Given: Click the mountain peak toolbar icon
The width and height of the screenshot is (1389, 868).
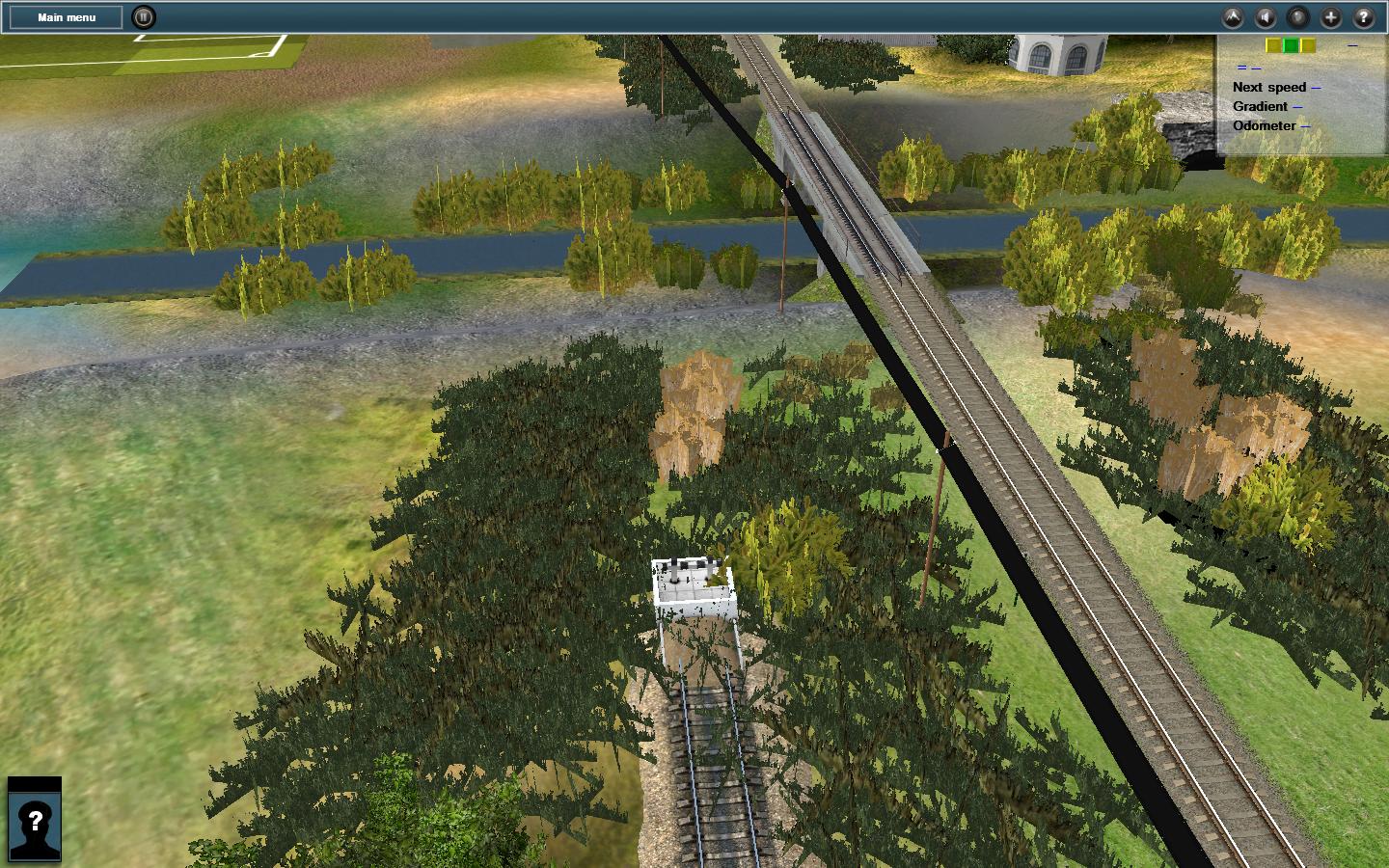Looking at the screenshot, I should click(1233, 17).
